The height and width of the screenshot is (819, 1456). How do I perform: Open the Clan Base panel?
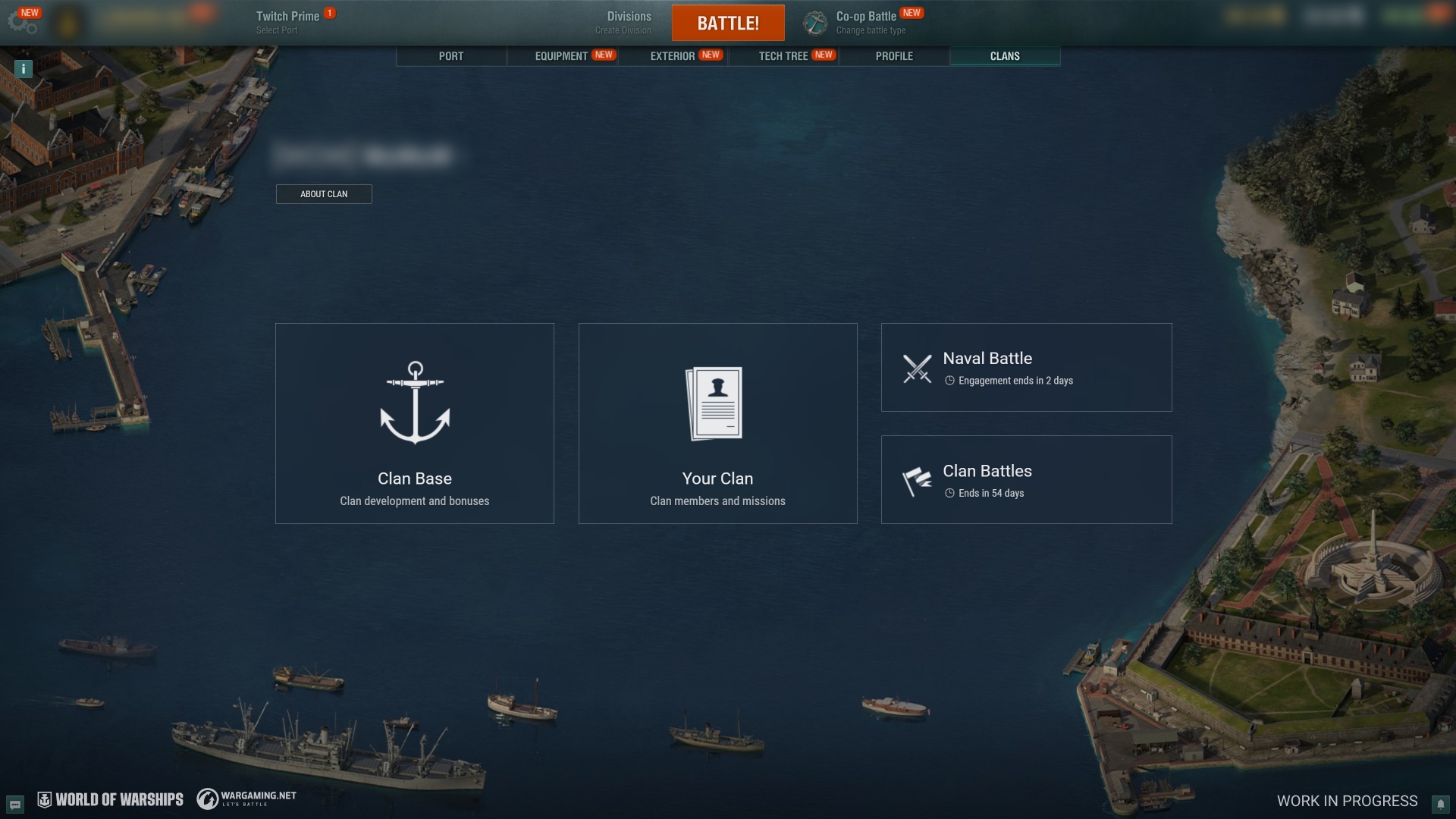415,423
